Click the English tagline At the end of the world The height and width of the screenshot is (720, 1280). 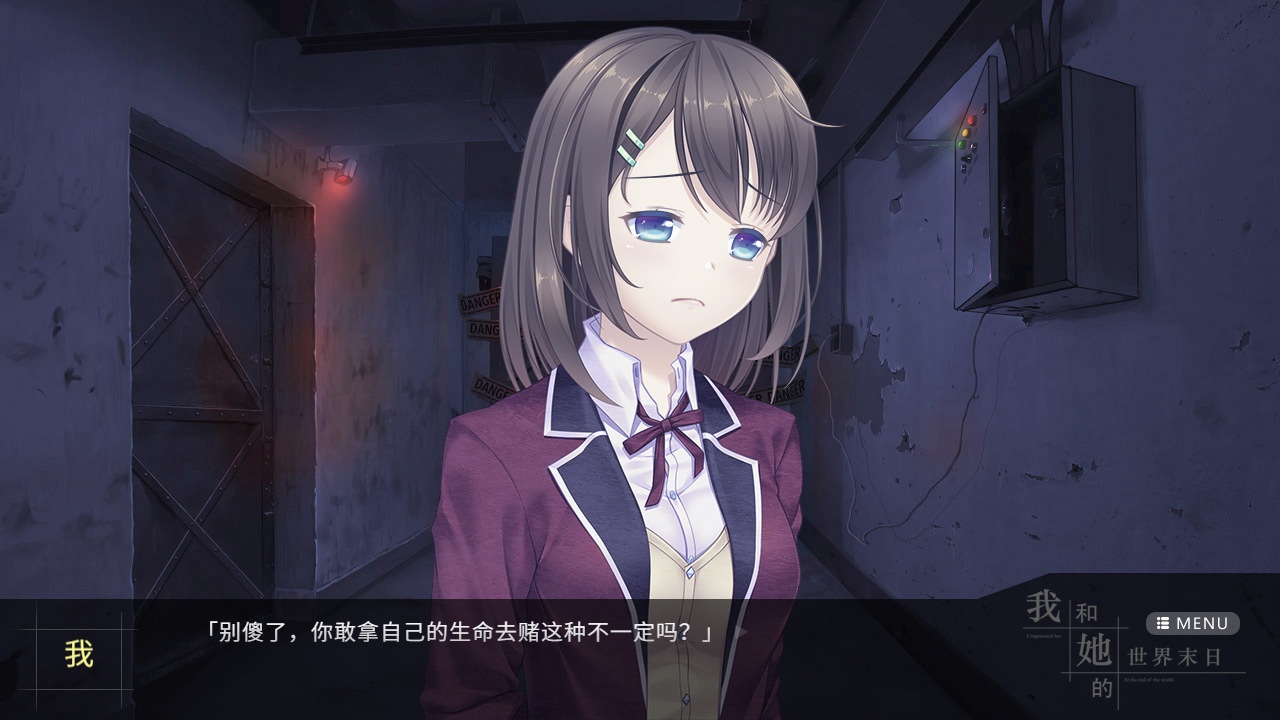tap(1148, 678)
